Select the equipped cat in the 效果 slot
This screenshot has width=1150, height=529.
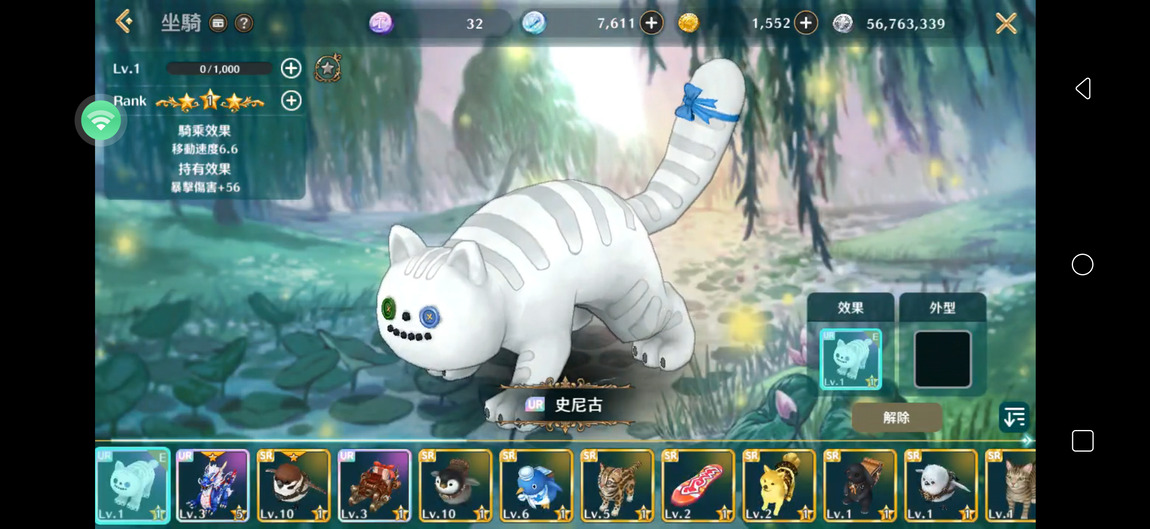coord(850,359)
